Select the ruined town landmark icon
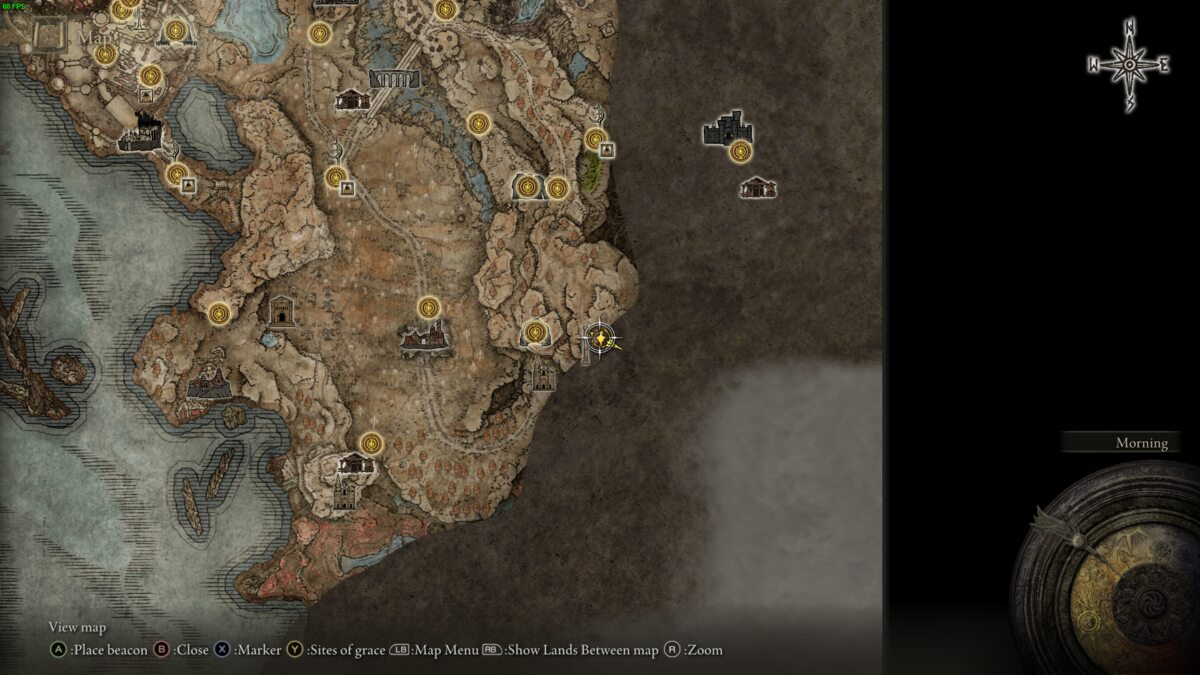The width and height of the screenshot is (1200, 675). [x=424, y=338]
